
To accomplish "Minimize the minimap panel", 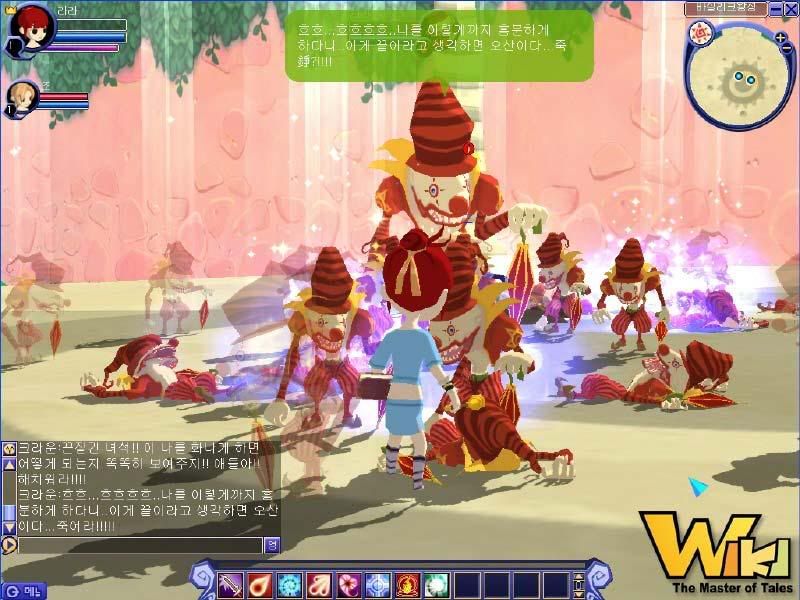I will [x=774, y=9].
